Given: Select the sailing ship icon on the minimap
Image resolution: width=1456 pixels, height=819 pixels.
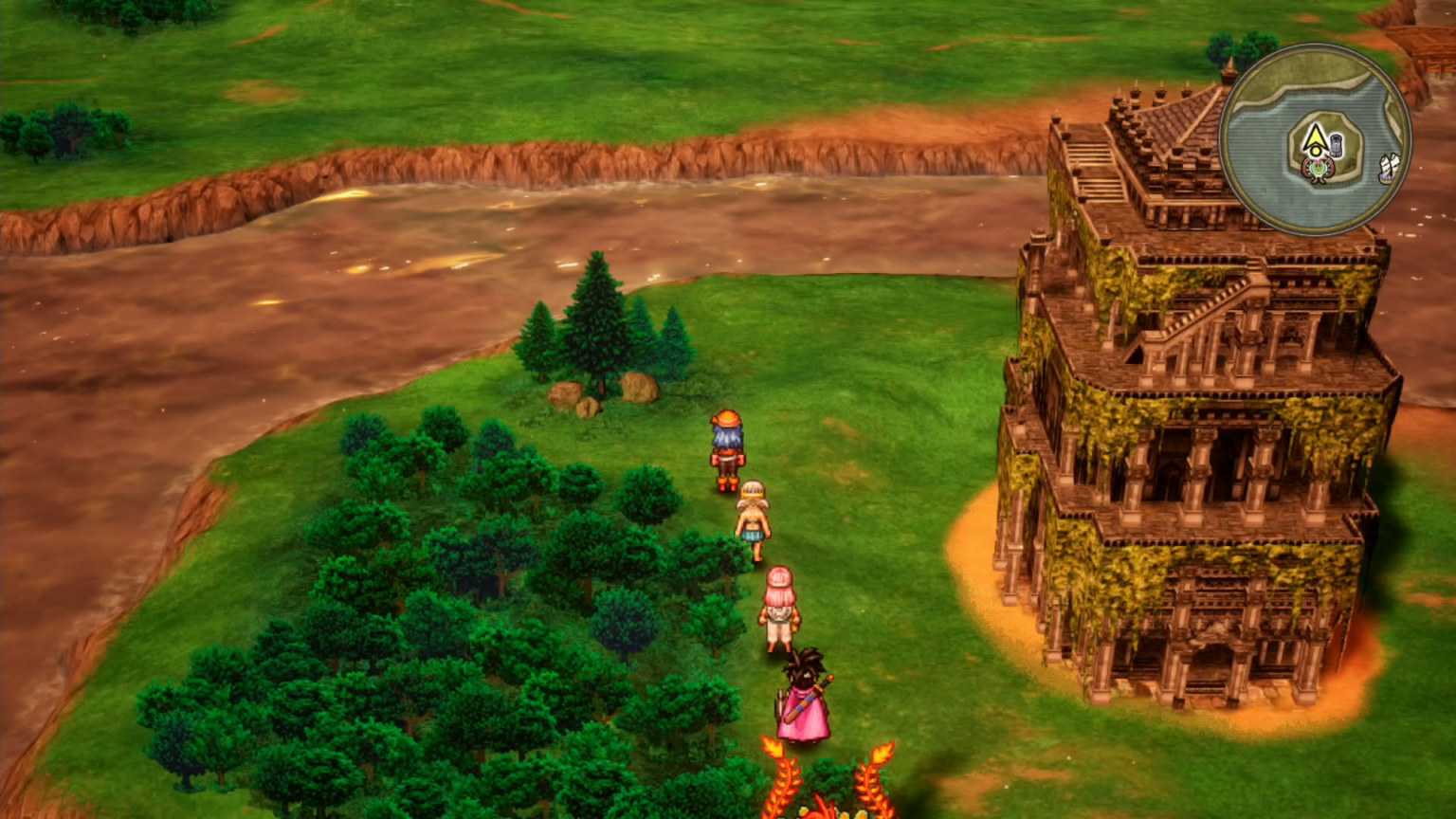Looking at the screenshot, I should pos(1391,167).
